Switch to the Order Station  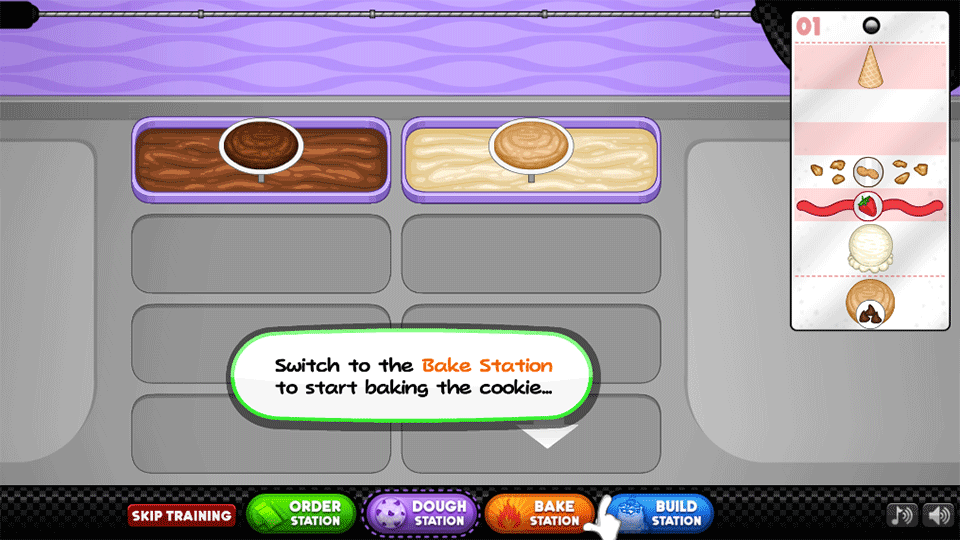tap(301, 513)
